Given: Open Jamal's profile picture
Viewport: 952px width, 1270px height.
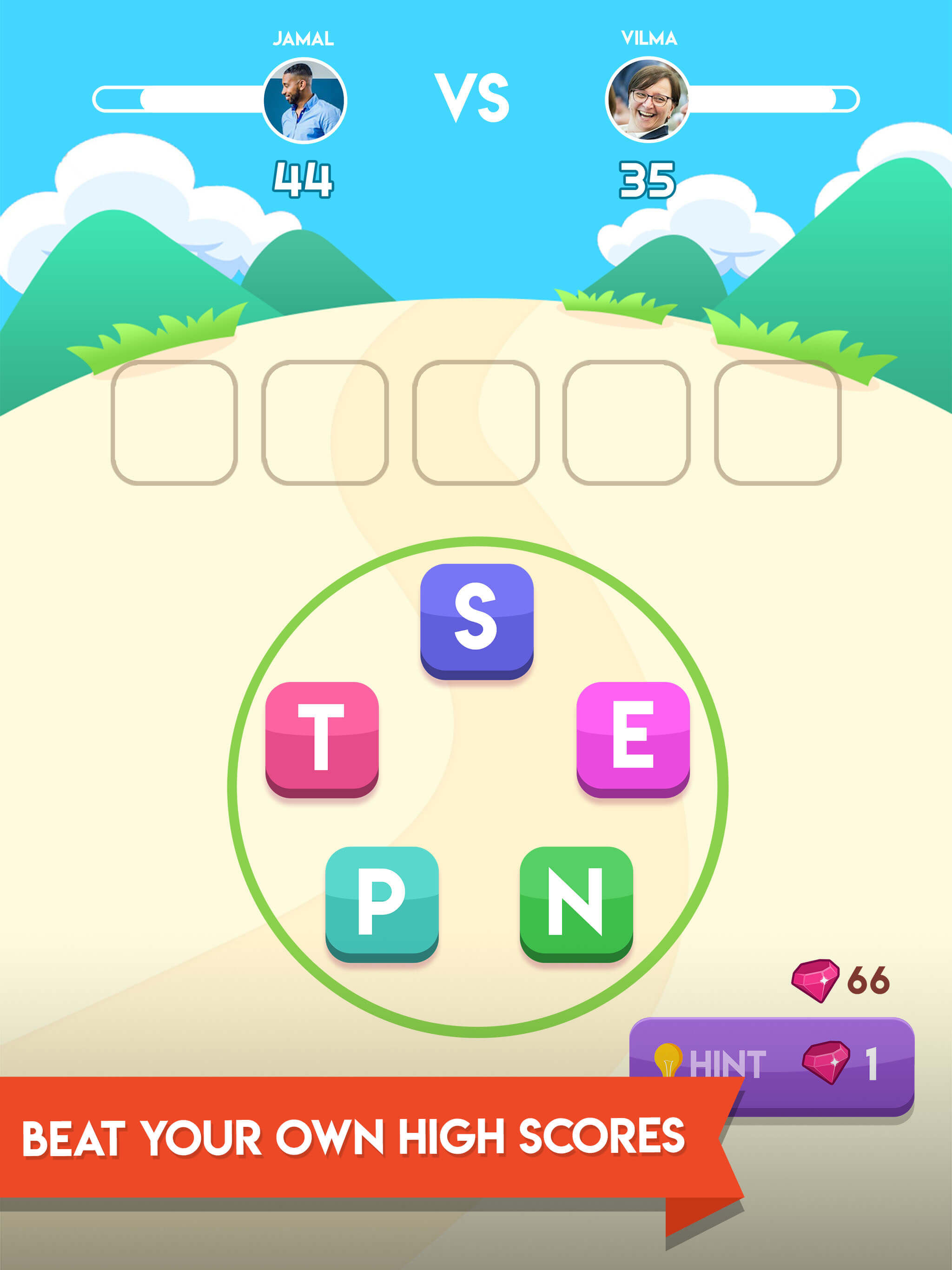Looking at the screenshot, I should 304,100.
